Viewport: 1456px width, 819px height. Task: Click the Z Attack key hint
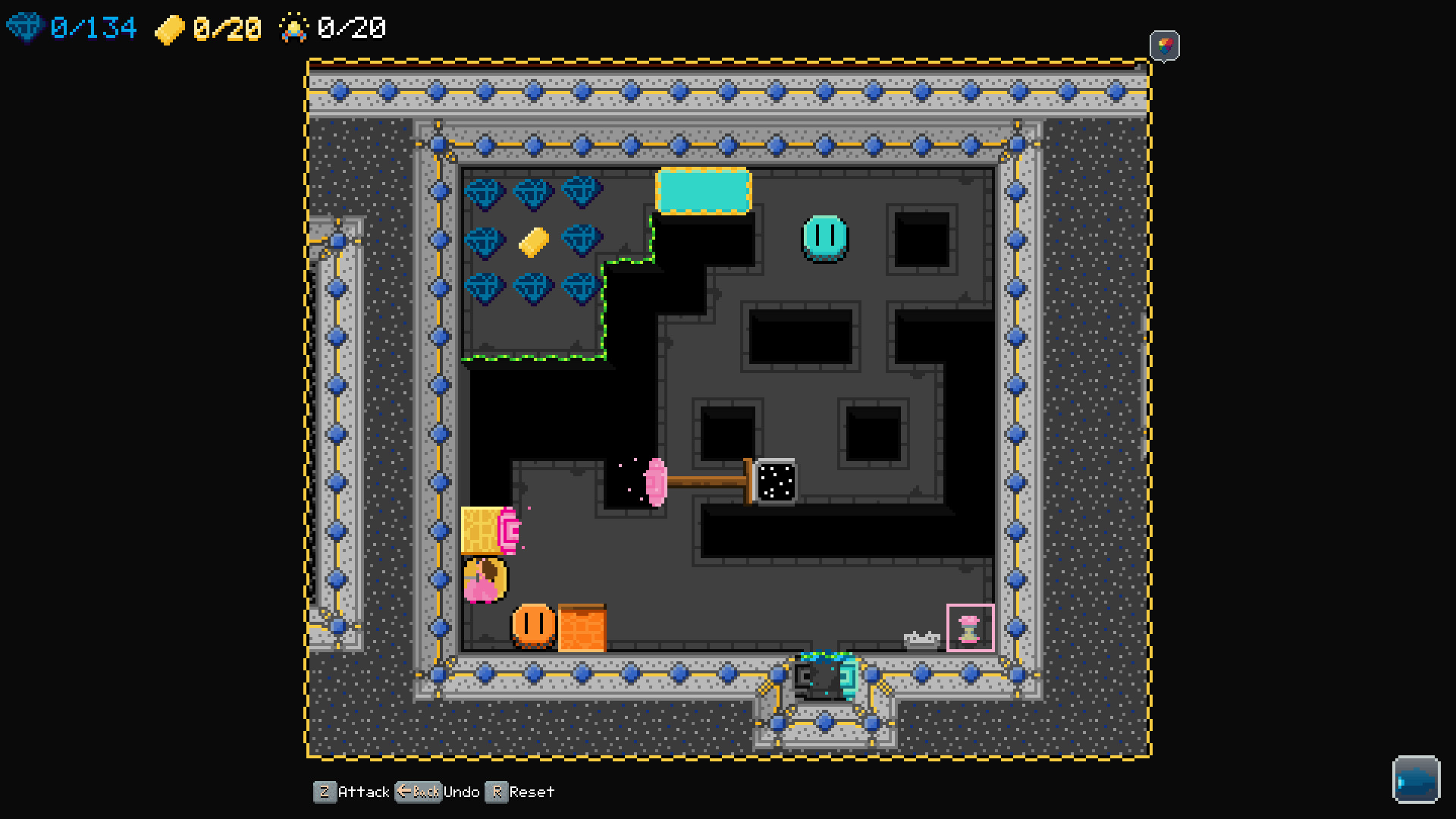pos(325,792)
